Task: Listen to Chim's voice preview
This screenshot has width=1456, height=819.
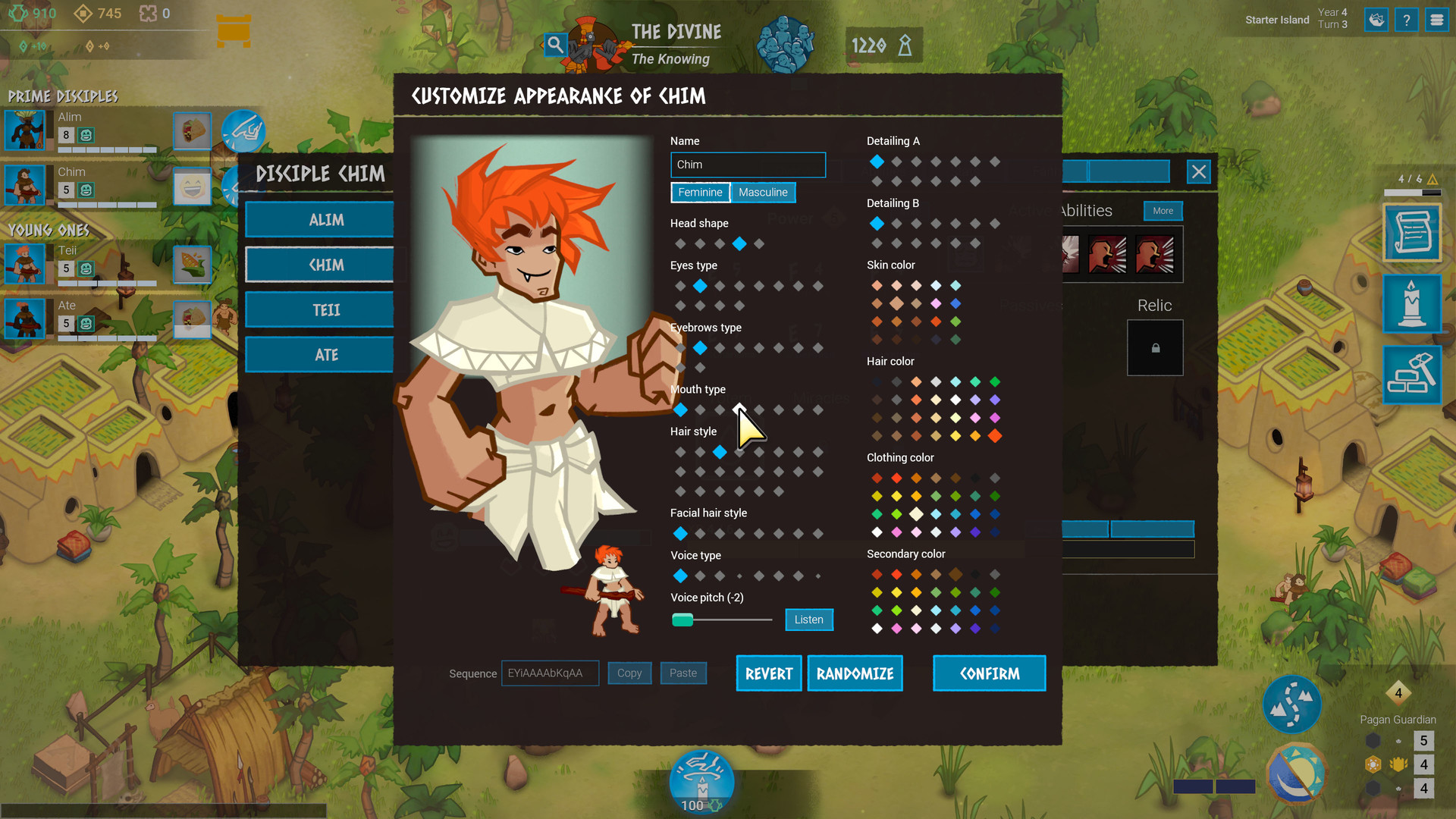Action: [808, 620]
